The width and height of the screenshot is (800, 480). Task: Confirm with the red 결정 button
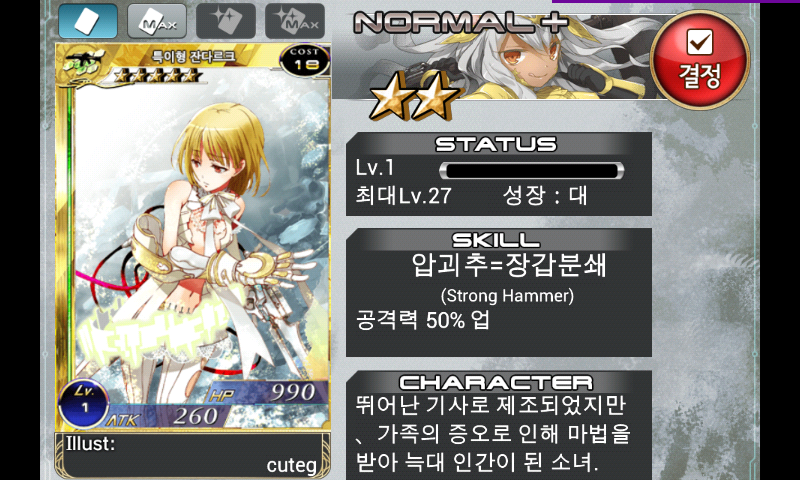click(x=699, y=58)
